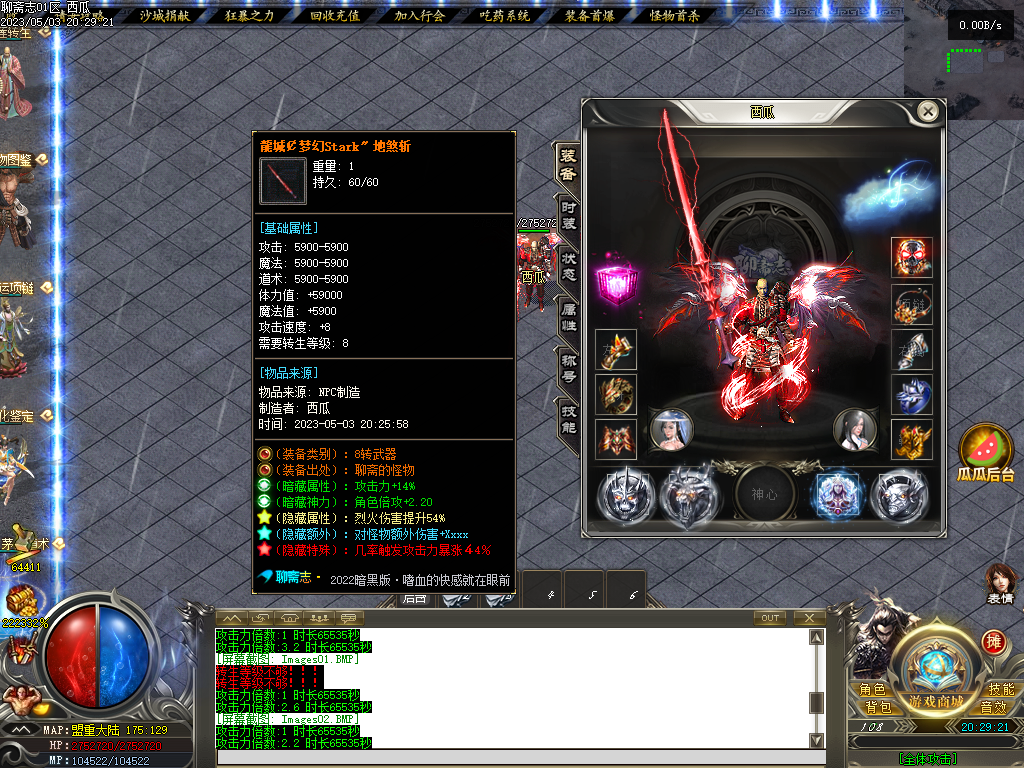
Task: Select 吃药系统 in the top bar
Action: coord(504,15)
